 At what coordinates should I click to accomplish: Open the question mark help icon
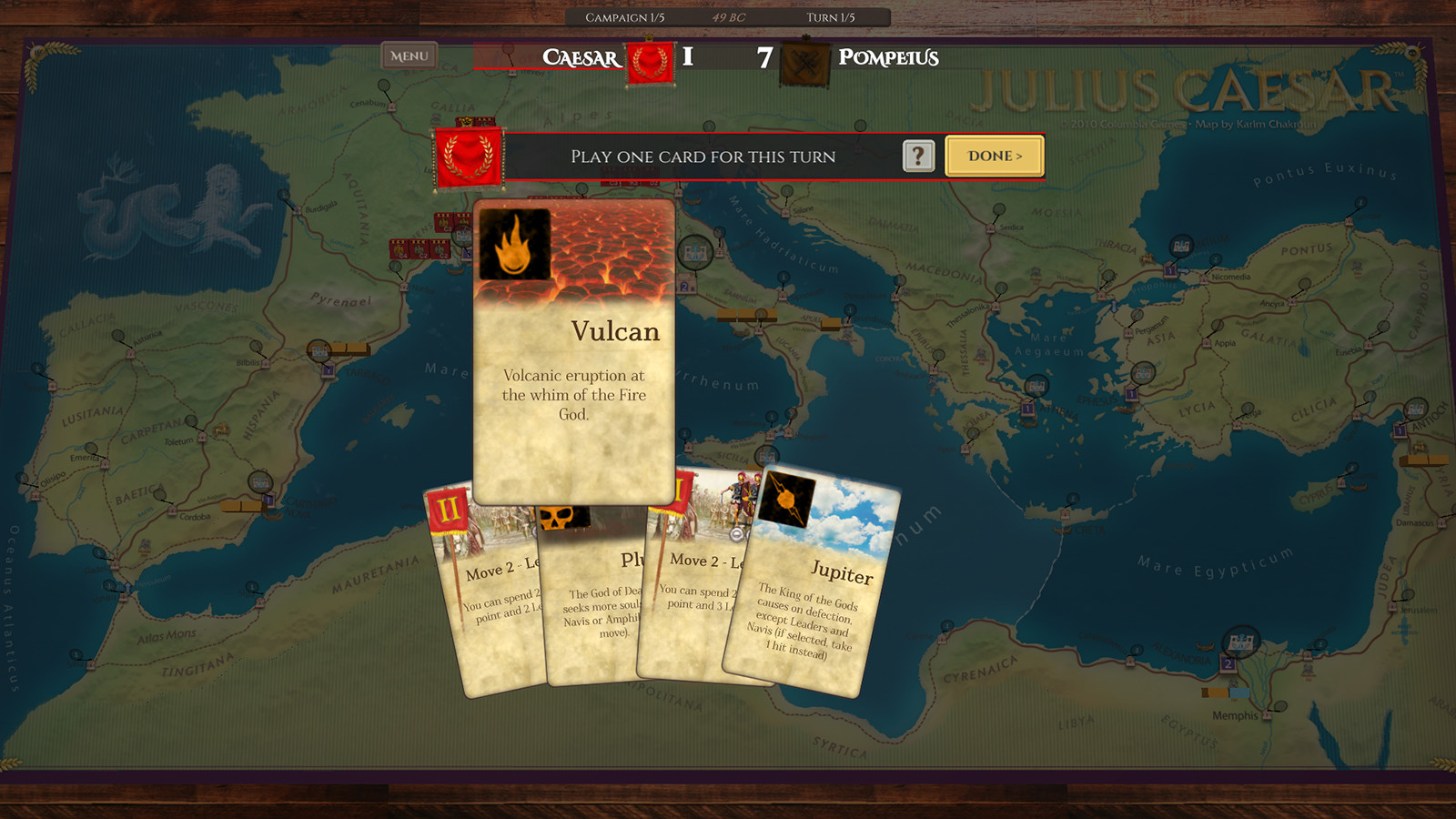point(919,156)
